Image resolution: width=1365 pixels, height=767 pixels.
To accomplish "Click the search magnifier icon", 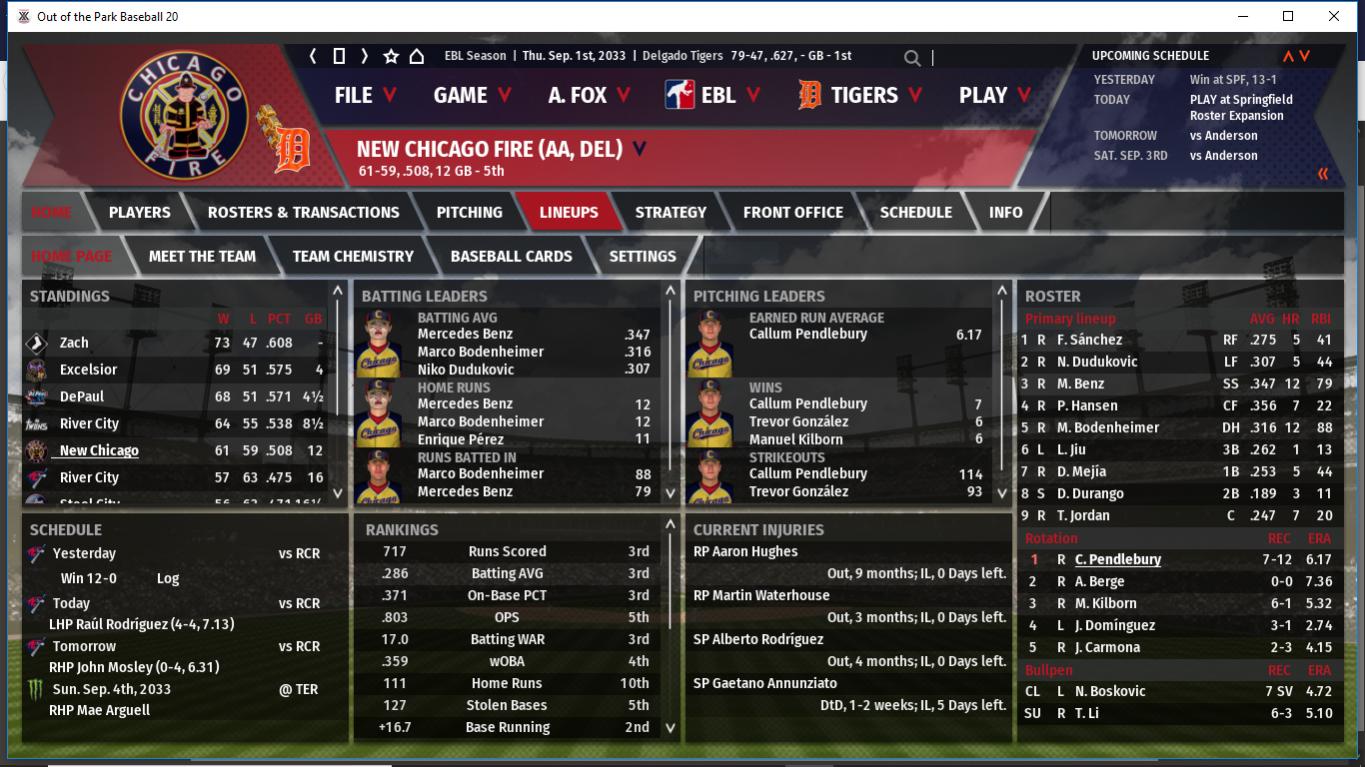I will pos(912,58).
